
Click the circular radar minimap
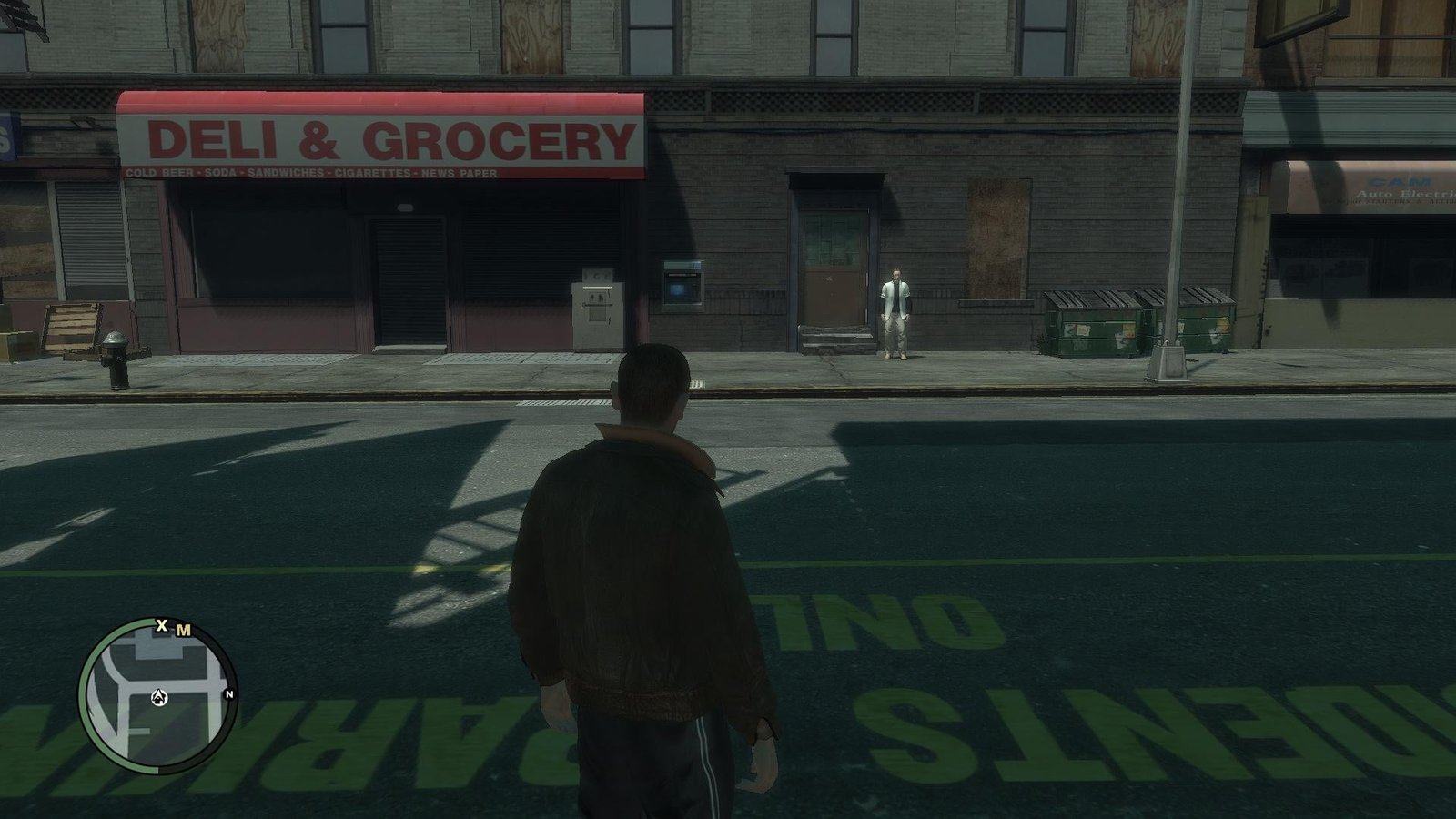pos(157,696)
